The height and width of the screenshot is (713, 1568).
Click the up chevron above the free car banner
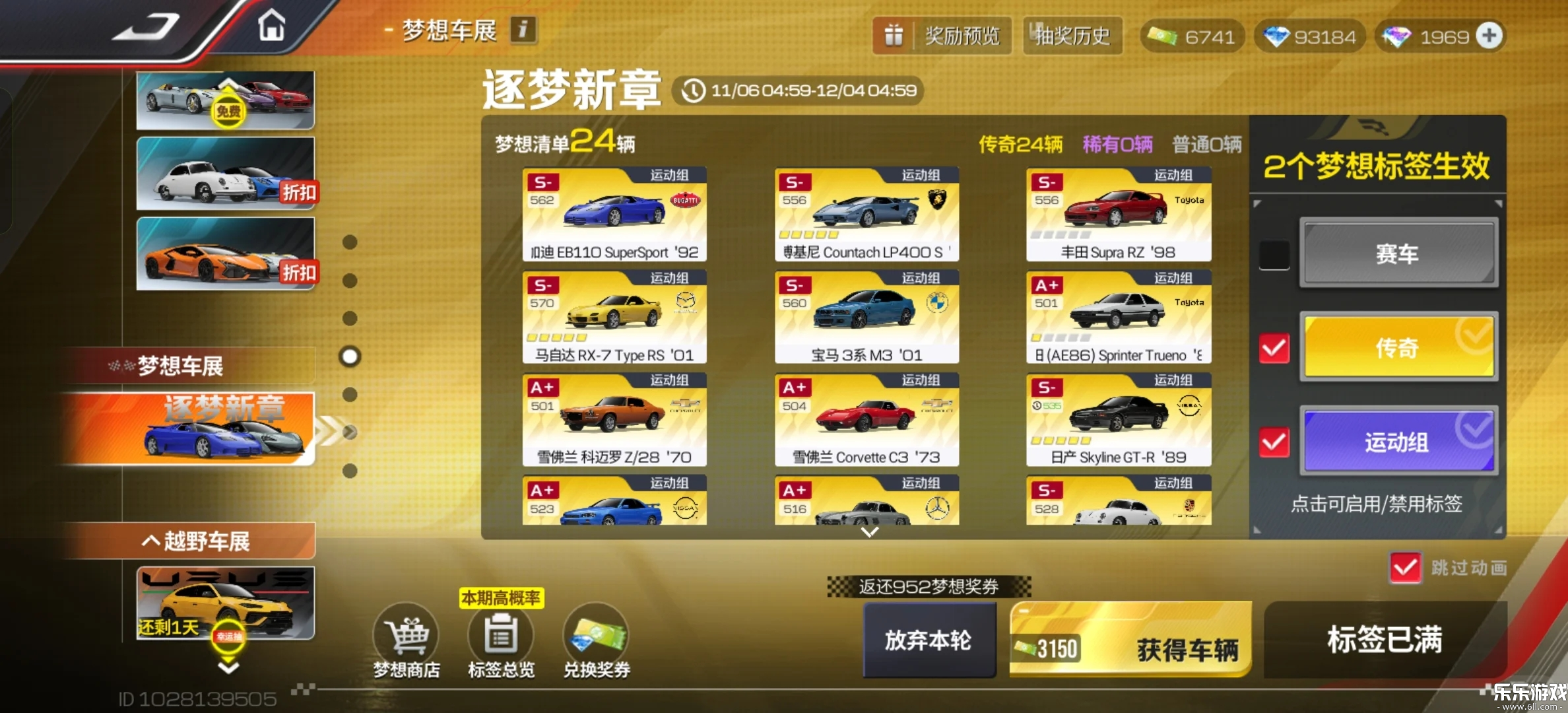tap(226, 81)
